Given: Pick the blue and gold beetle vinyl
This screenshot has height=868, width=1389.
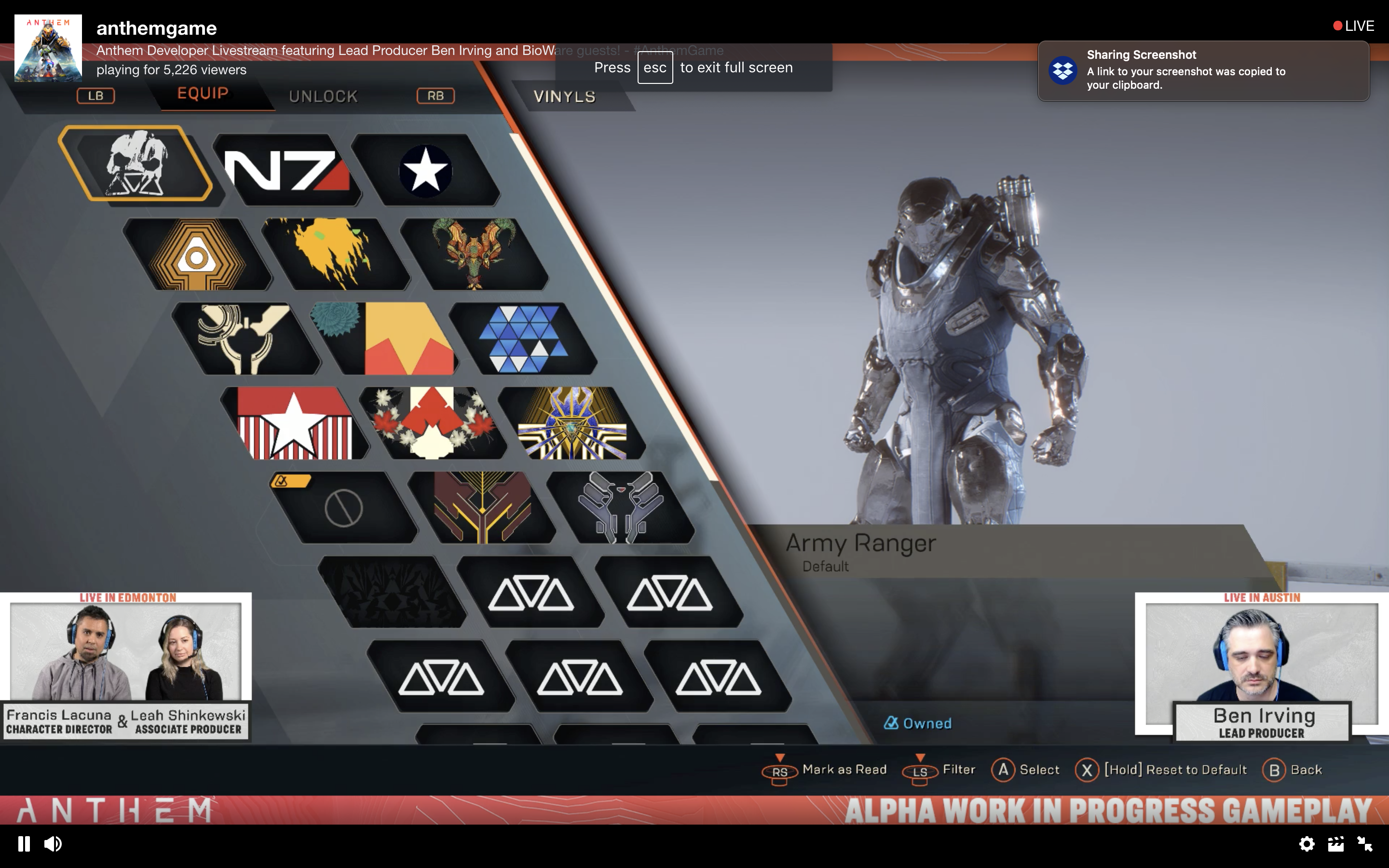Looking at the screenshot, I should 572,423.
